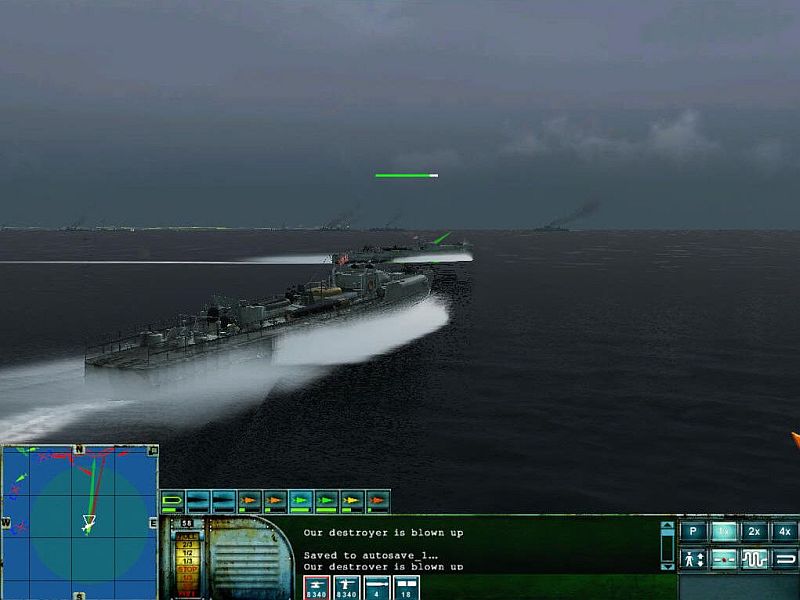
Task: Set game speed to 4x
Action: (785, 532)
